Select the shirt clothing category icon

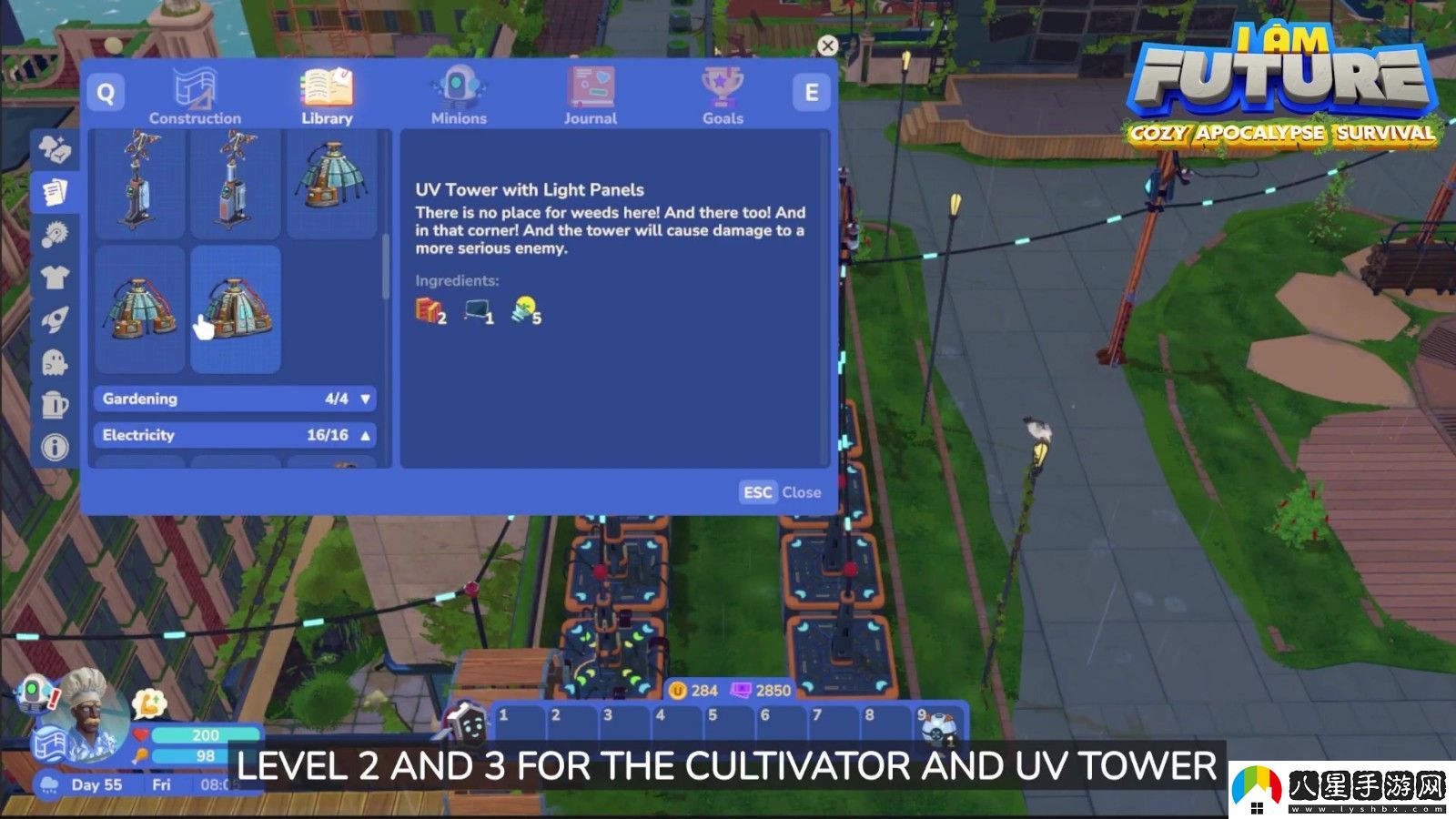pyautogui.click(x=55, y=277)
